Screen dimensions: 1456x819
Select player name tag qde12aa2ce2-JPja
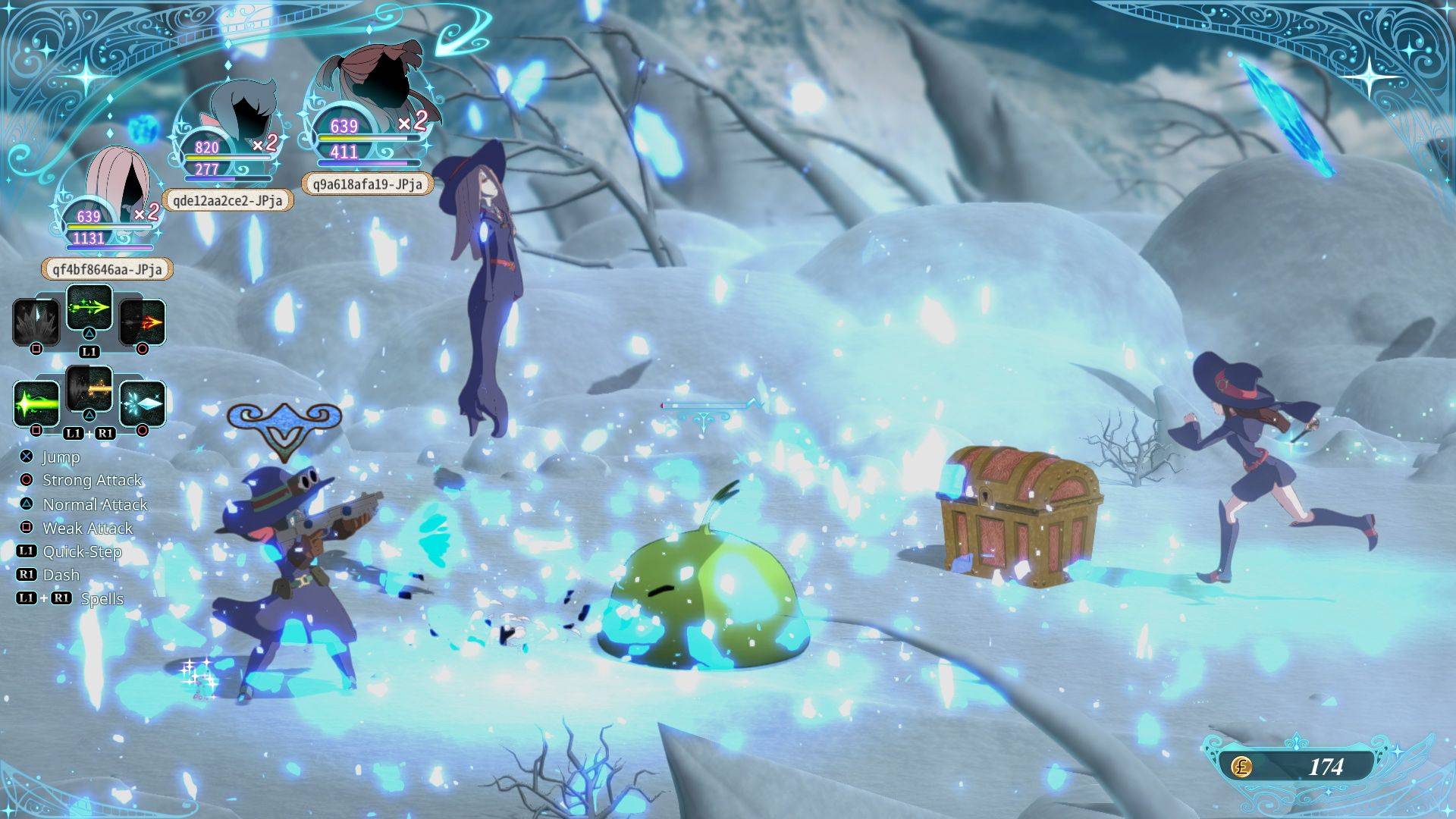227,199
